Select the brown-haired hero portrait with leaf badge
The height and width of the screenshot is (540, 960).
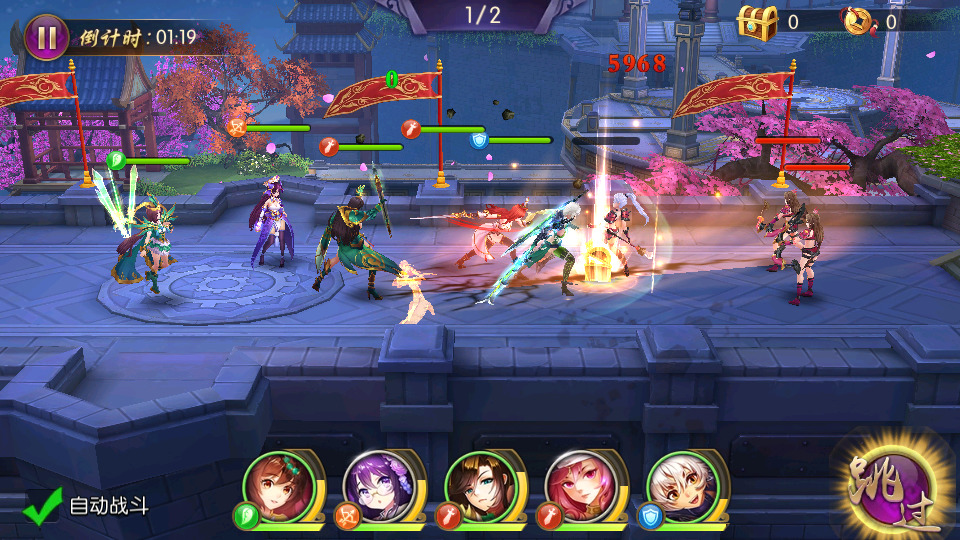(279, 489)
